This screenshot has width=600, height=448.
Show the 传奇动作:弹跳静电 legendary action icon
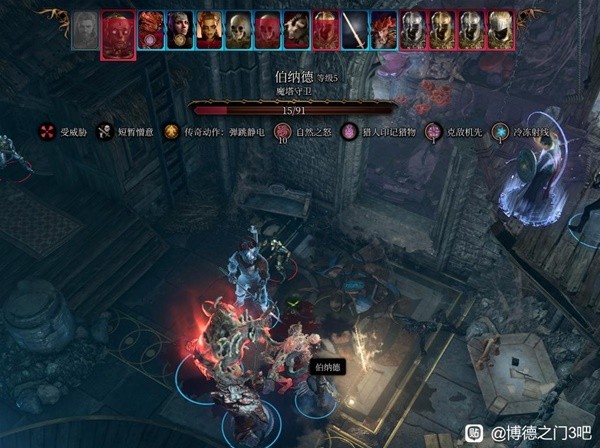(x=171, y=131)
